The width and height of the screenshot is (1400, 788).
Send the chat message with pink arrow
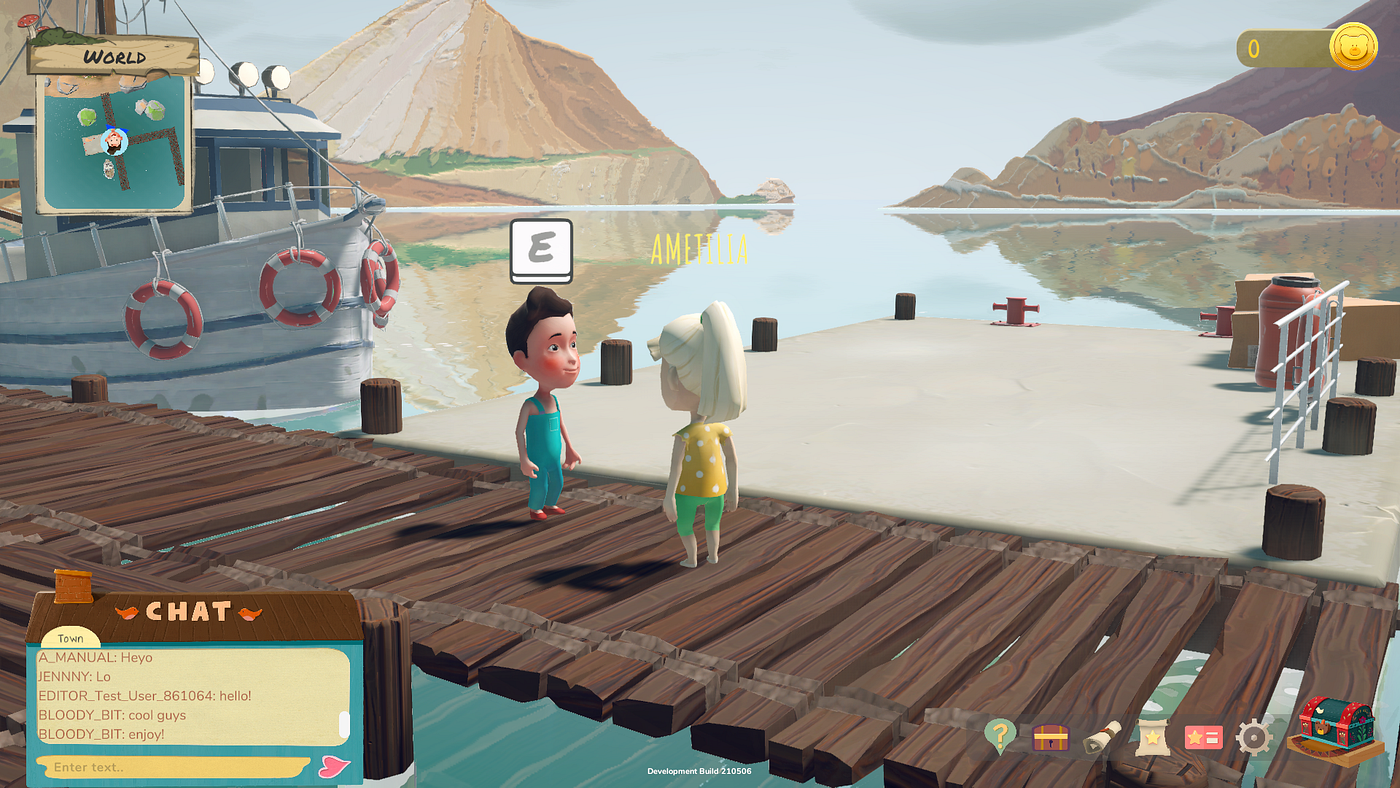point(333,767)
